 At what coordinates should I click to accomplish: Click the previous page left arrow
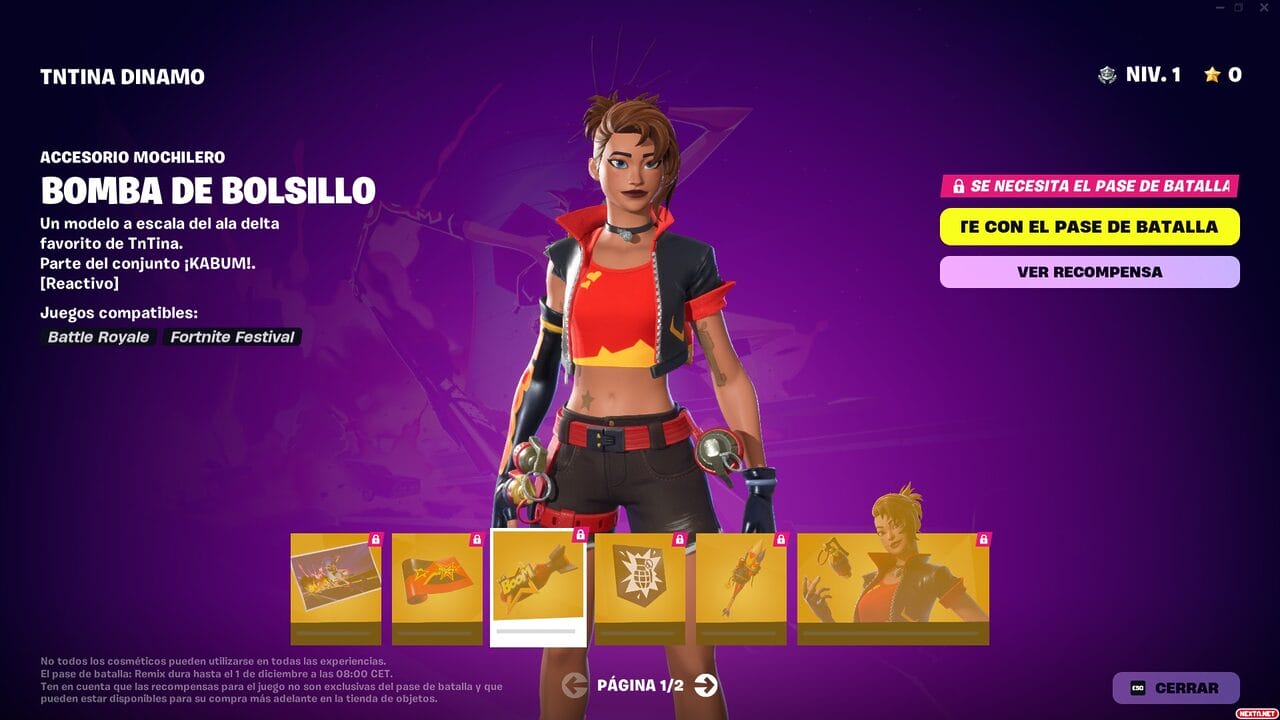[573, 687]
